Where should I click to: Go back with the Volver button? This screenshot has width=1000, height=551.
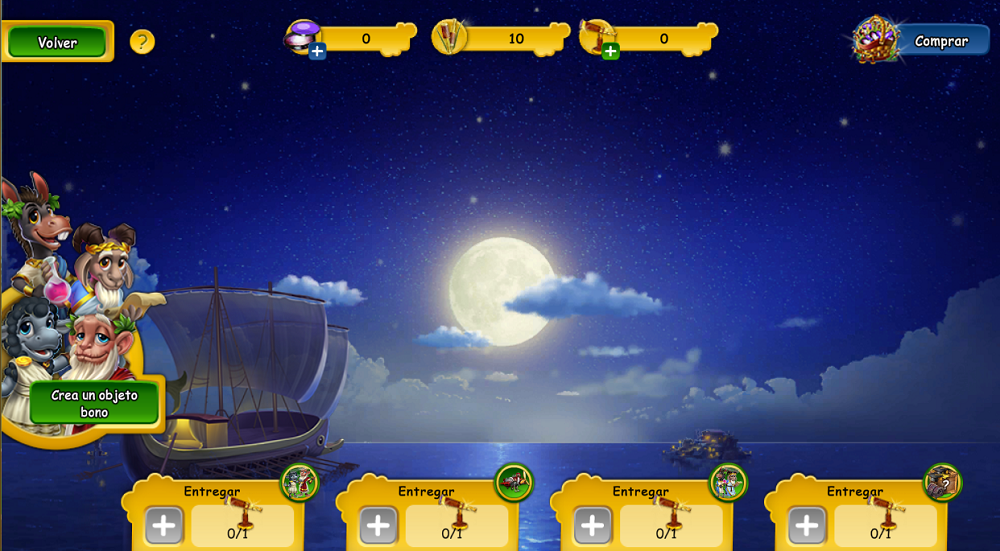coord(57,42)
